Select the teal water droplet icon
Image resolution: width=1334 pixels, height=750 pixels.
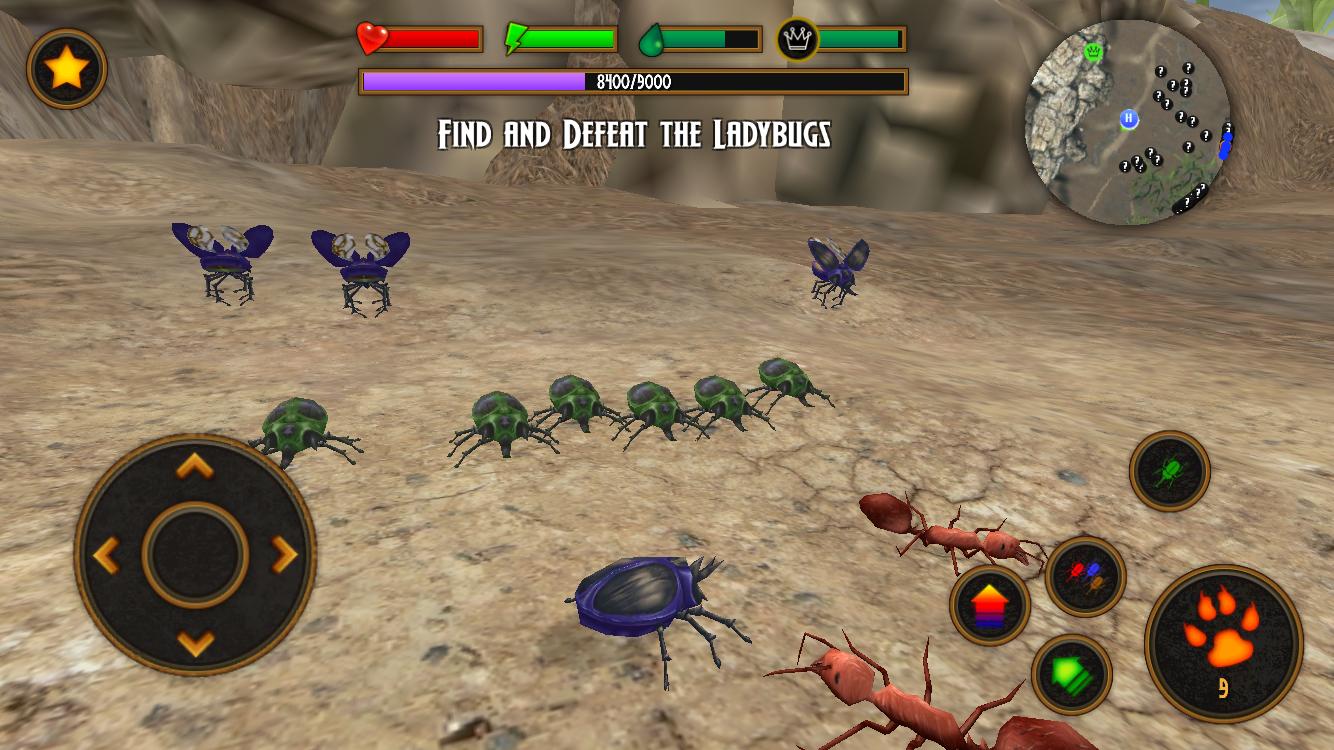(651, 38)
